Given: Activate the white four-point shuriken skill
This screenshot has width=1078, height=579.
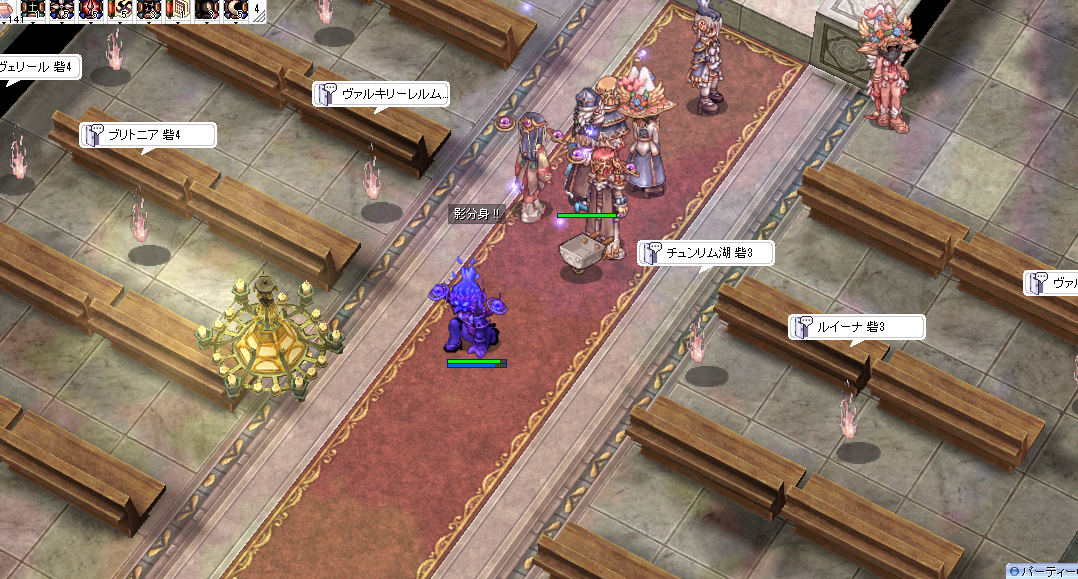Looking at the screenshot, I should (x=62, y=10).
